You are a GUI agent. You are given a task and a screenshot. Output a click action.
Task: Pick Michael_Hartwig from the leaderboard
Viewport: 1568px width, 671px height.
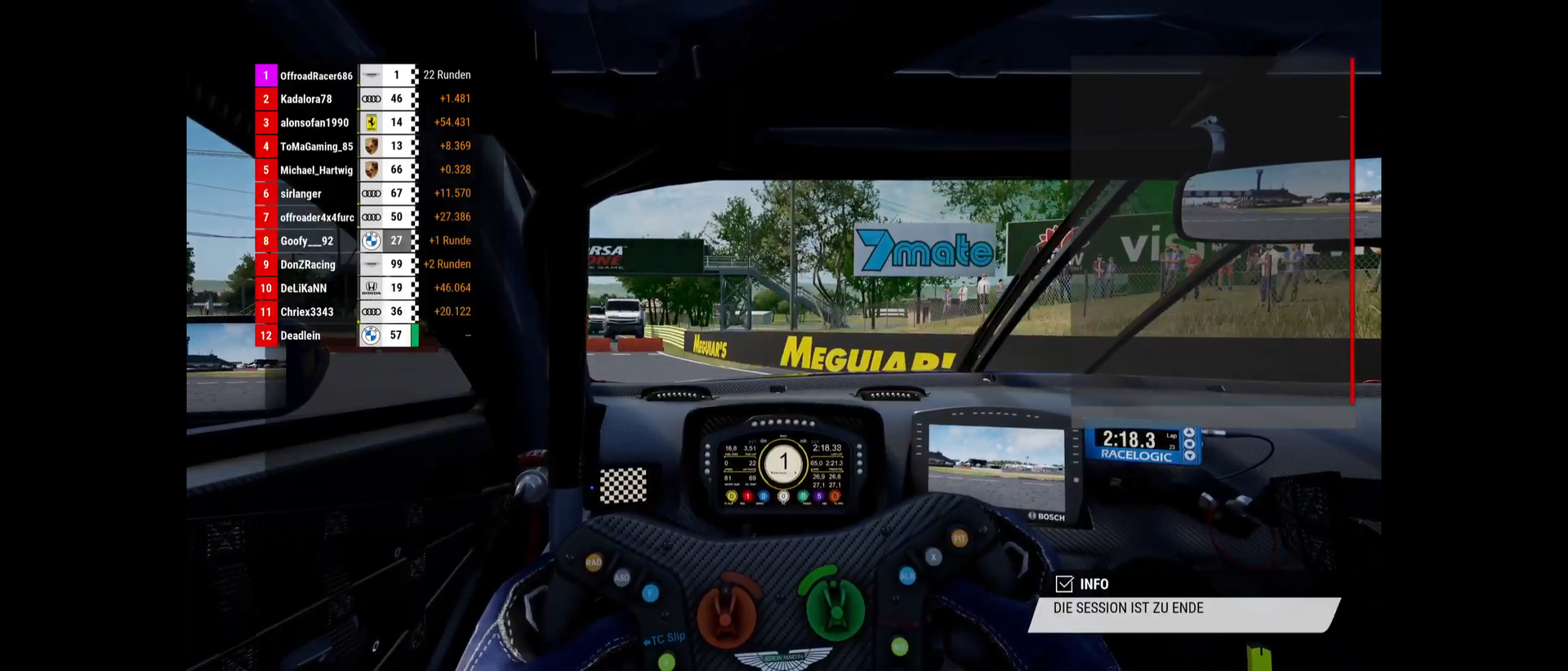(316, 171)
